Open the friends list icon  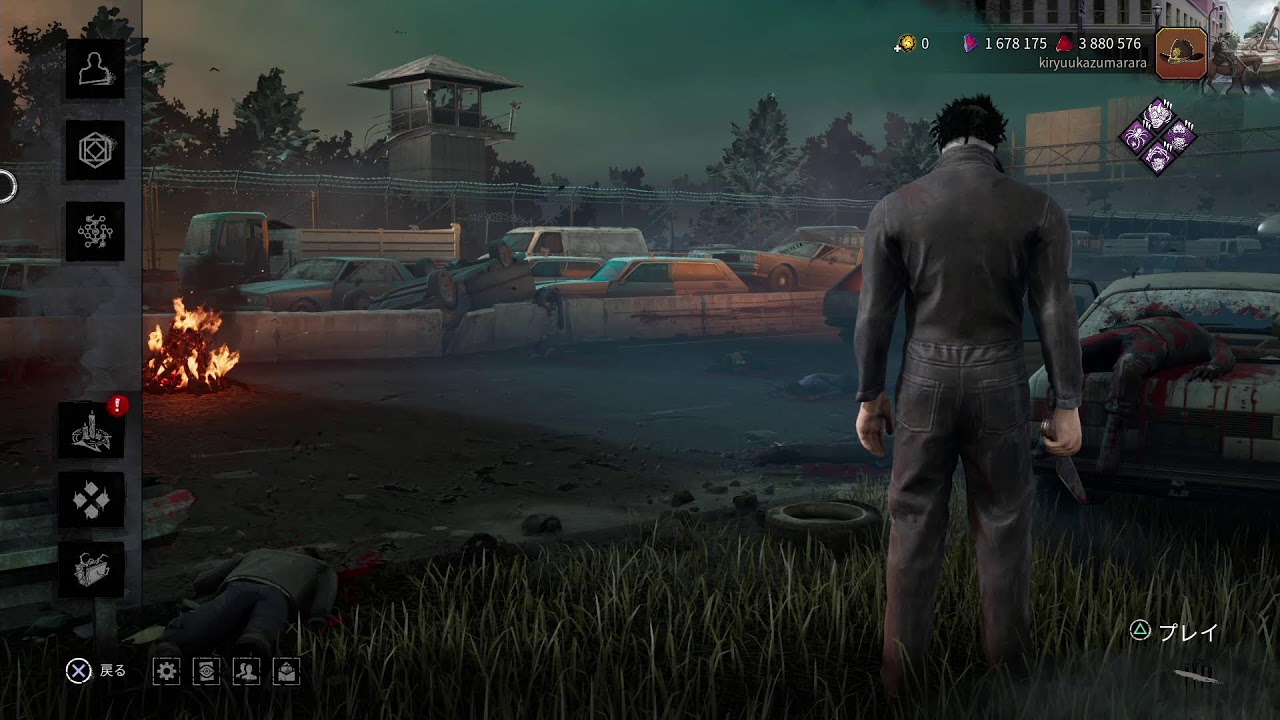pyautogui.click(x=246, y=672)
